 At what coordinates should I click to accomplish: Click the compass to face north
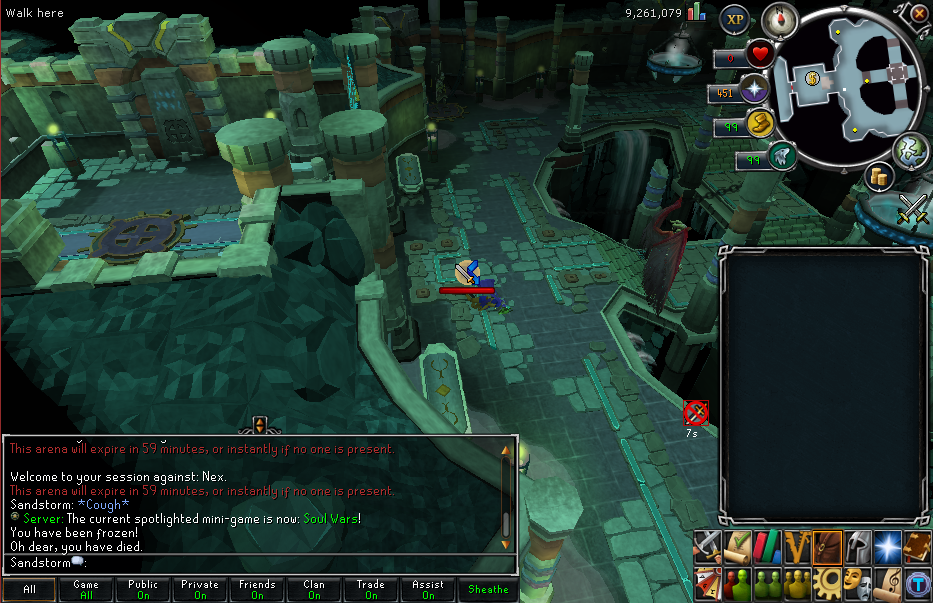[x=779, y=18]
